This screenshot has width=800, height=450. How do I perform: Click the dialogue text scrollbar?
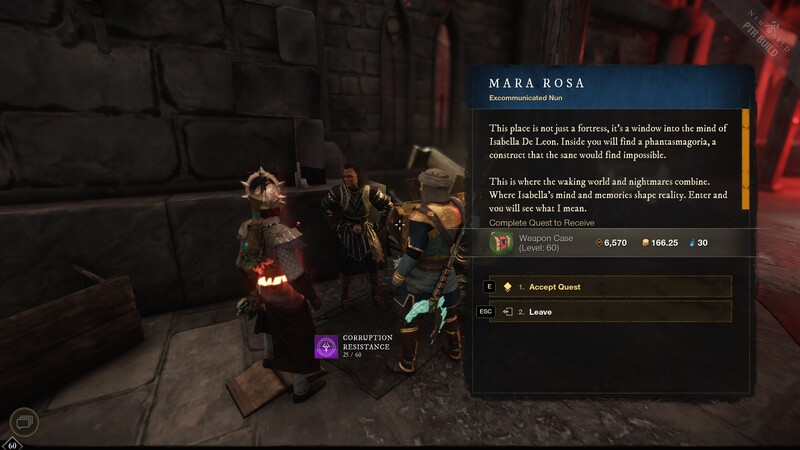pyautogui.click(x=745, y=160)
